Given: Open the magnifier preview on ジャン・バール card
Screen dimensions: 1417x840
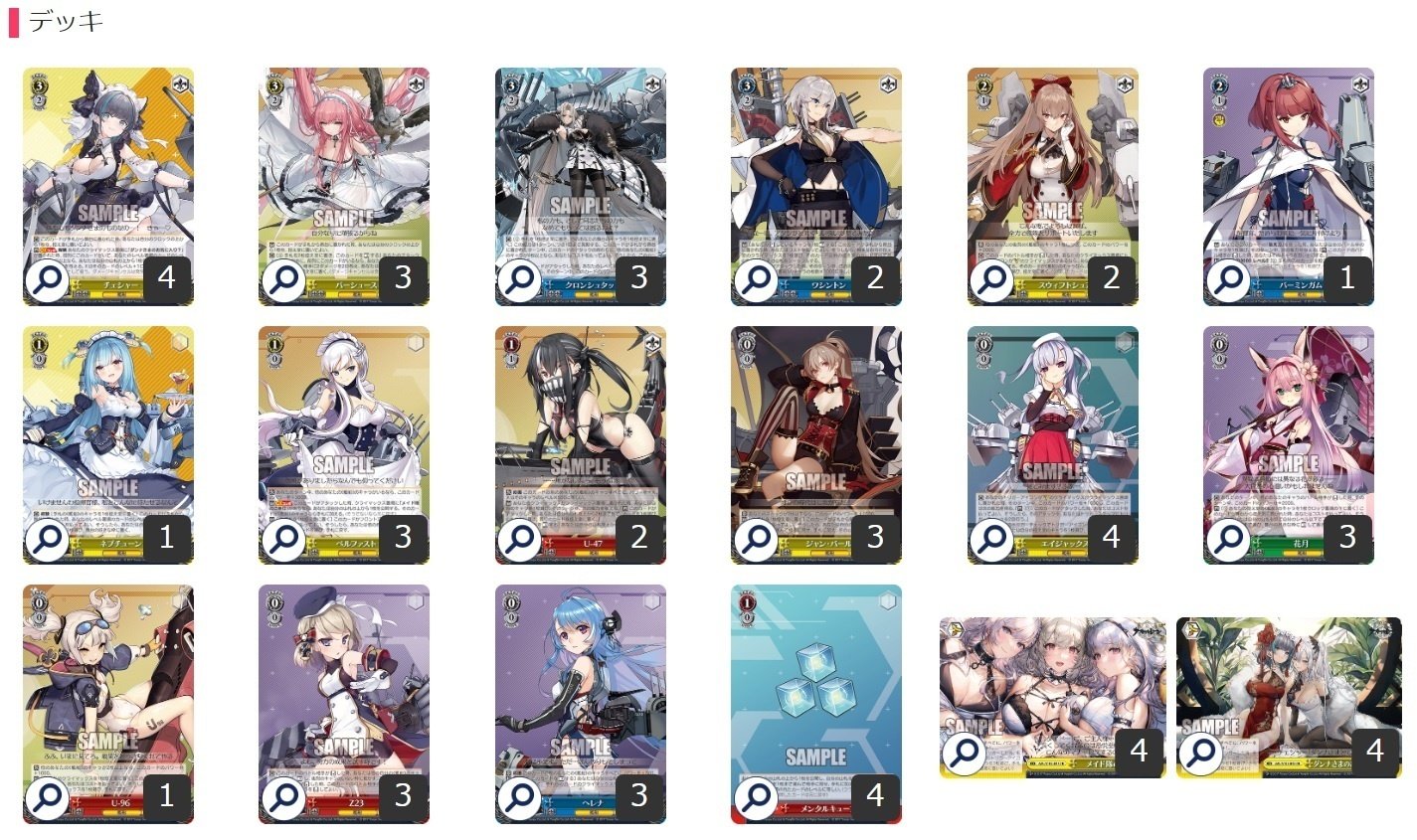Looking at the screenshot, I should coord(759,539).
